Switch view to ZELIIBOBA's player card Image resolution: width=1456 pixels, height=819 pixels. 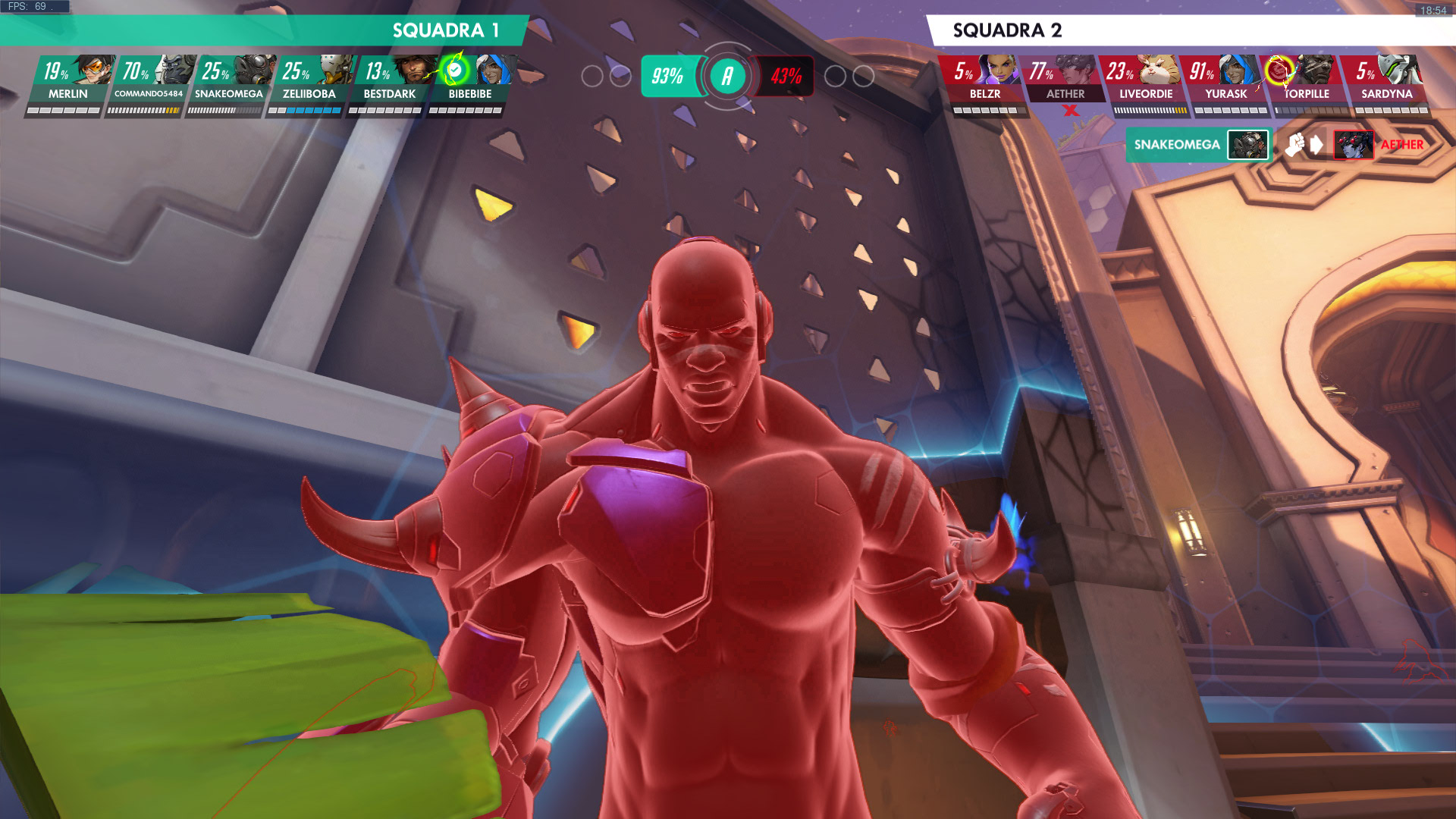pos(309,82)
